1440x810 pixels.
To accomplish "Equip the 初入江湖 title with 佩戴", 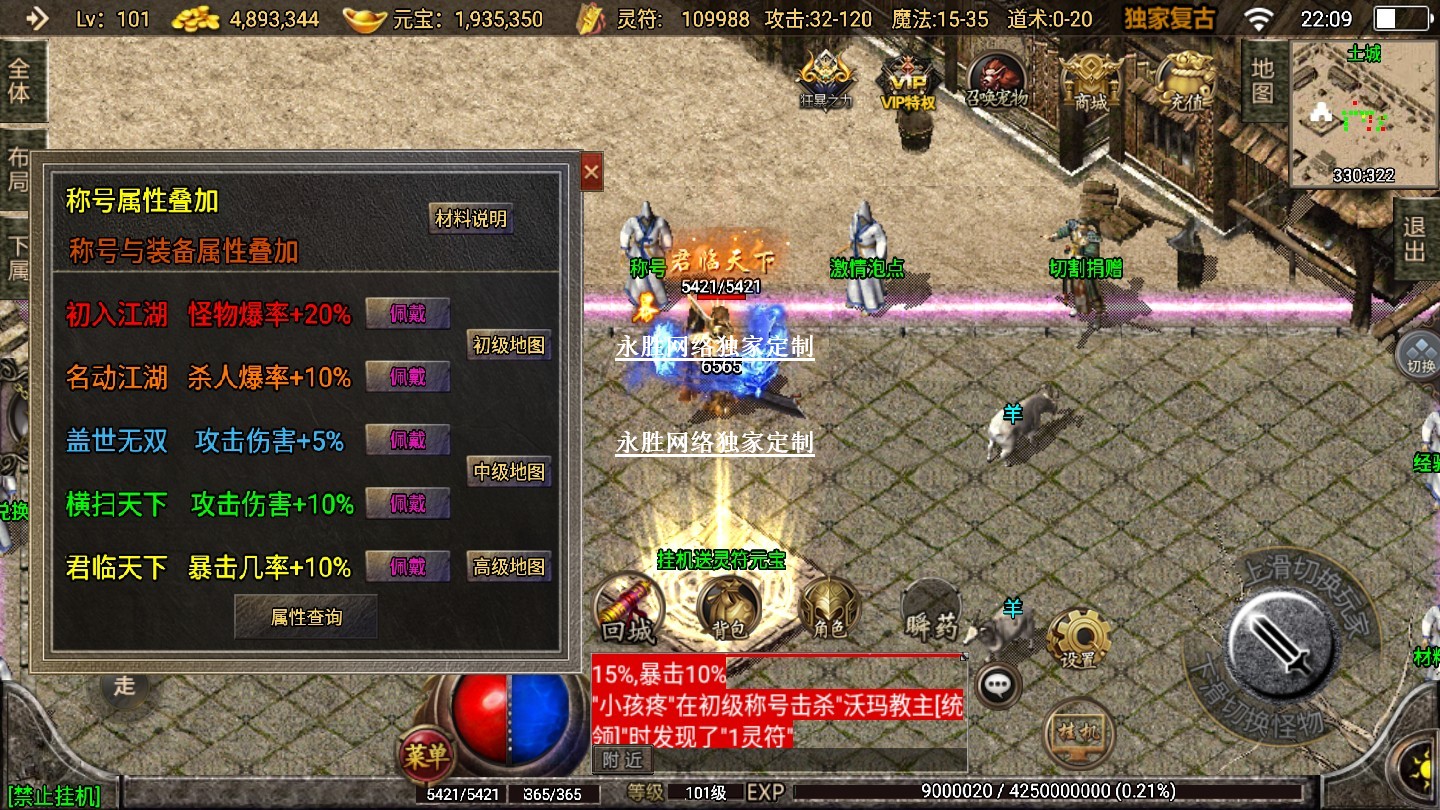I will (407, 314).
